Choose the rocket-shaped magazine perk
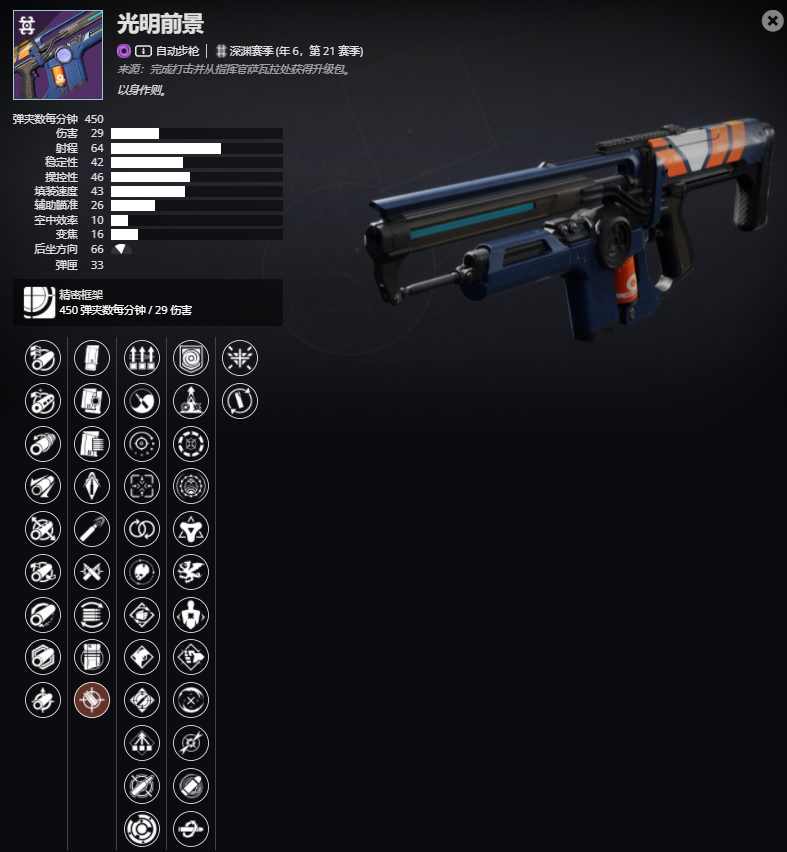 [x=92, y=485]
